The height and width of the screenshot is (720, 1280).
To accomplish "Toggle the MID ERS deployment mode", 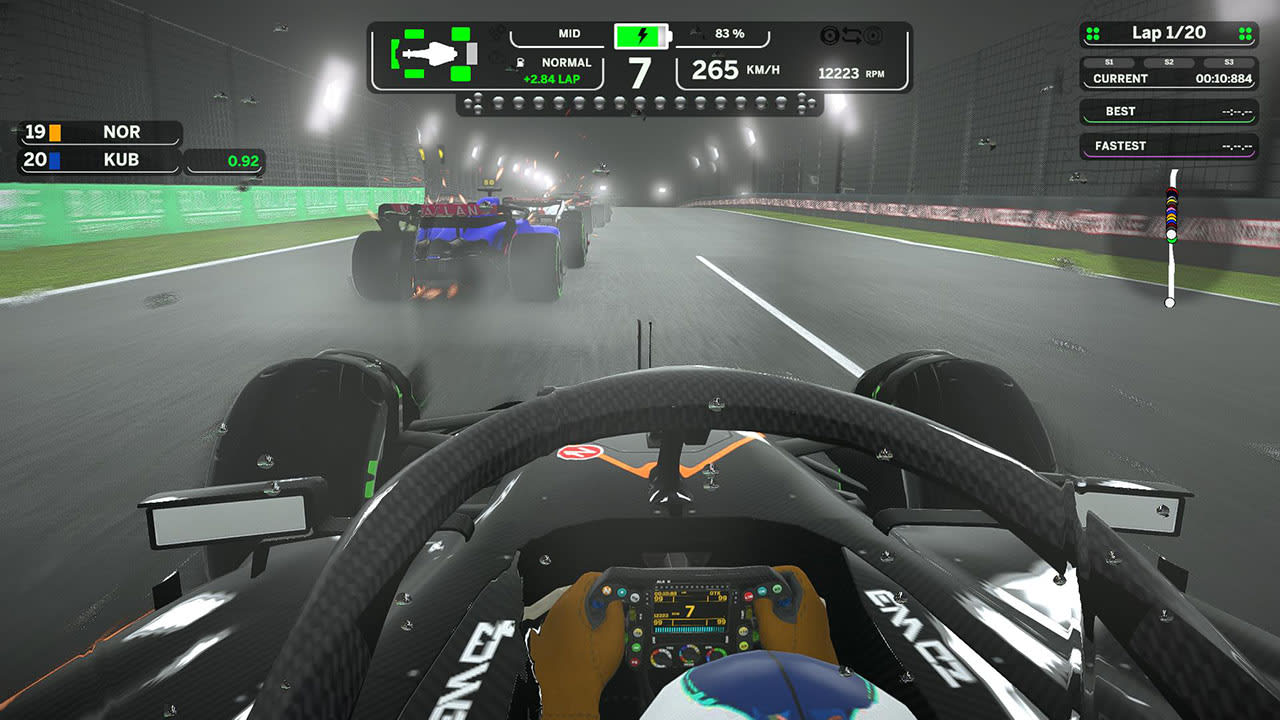I will (x=569, y=33).
